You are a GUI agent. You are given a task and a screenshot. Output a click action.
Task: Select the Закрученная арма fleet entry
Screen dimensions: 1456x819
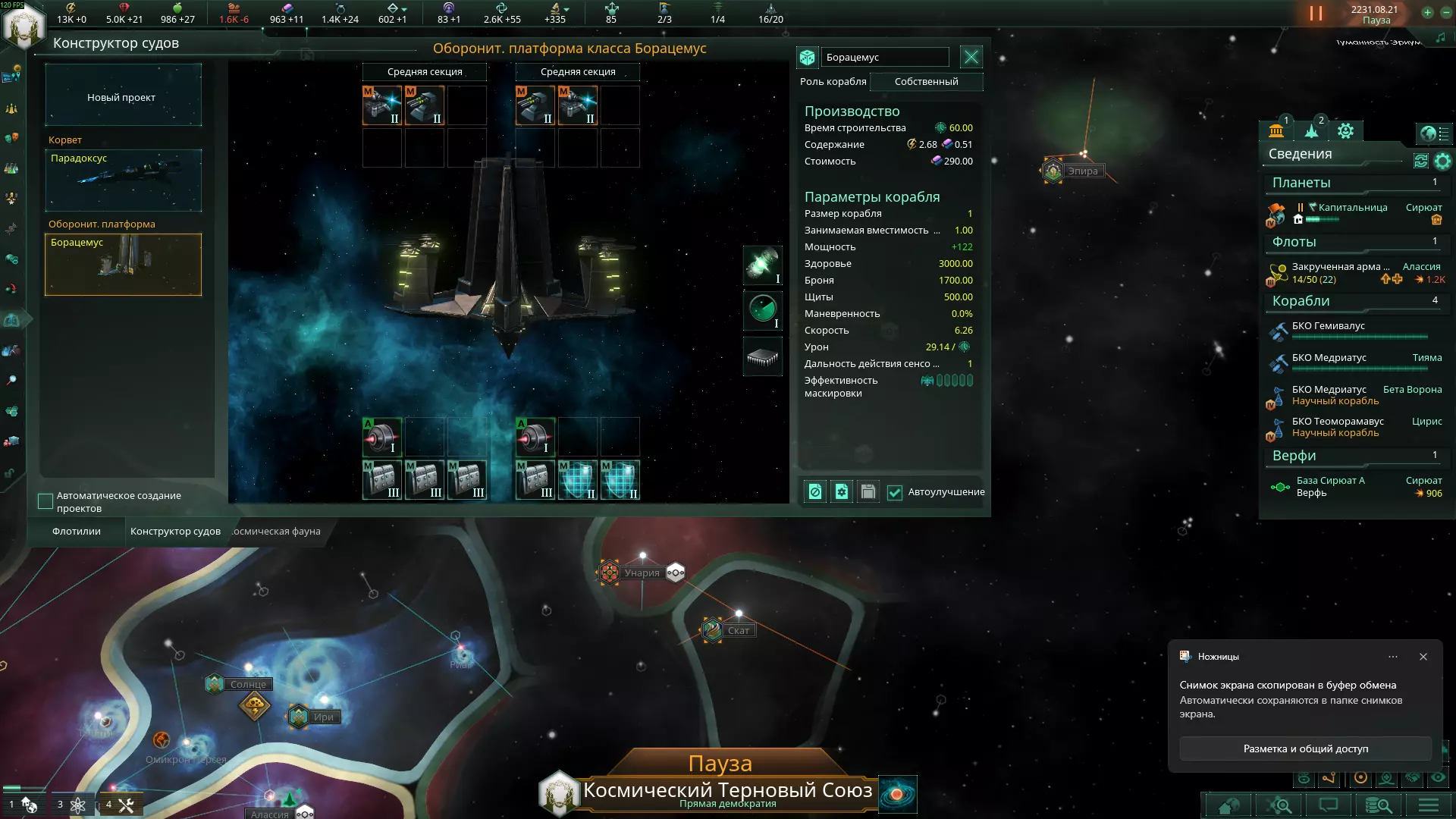1340,273
